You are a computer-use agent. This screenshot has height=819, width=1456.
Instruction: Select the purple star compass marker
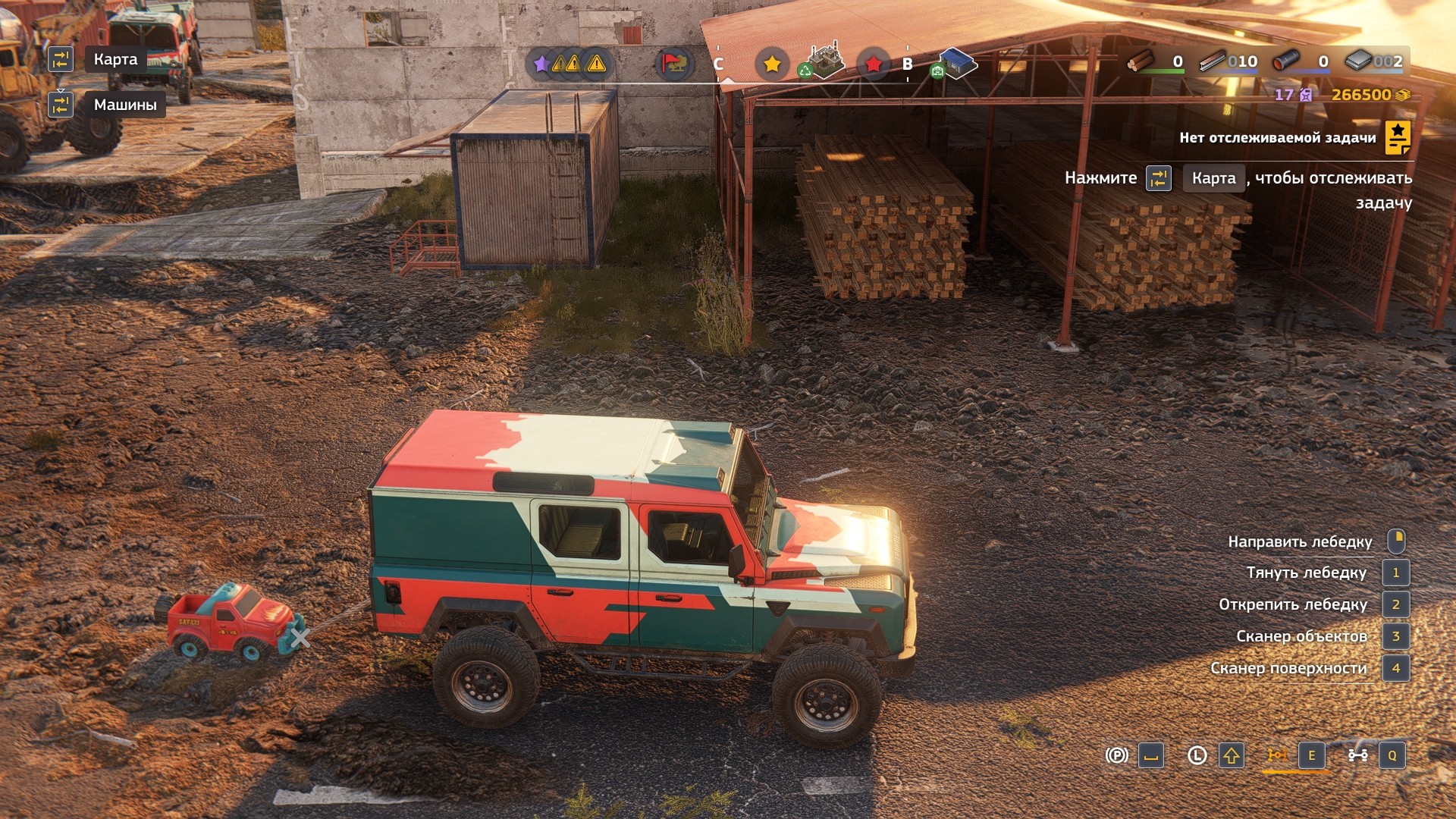coord(541,64)
